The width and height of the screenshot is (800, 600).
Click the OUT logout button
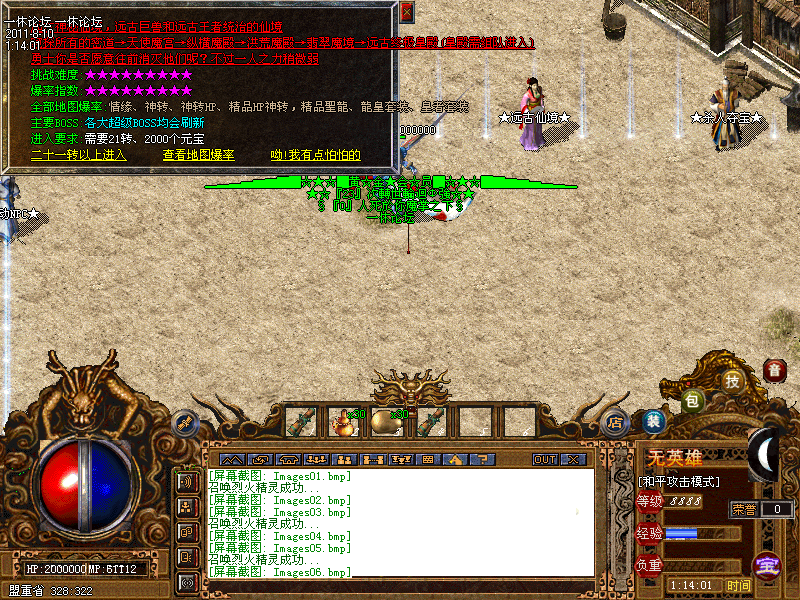tap(545, 459)
